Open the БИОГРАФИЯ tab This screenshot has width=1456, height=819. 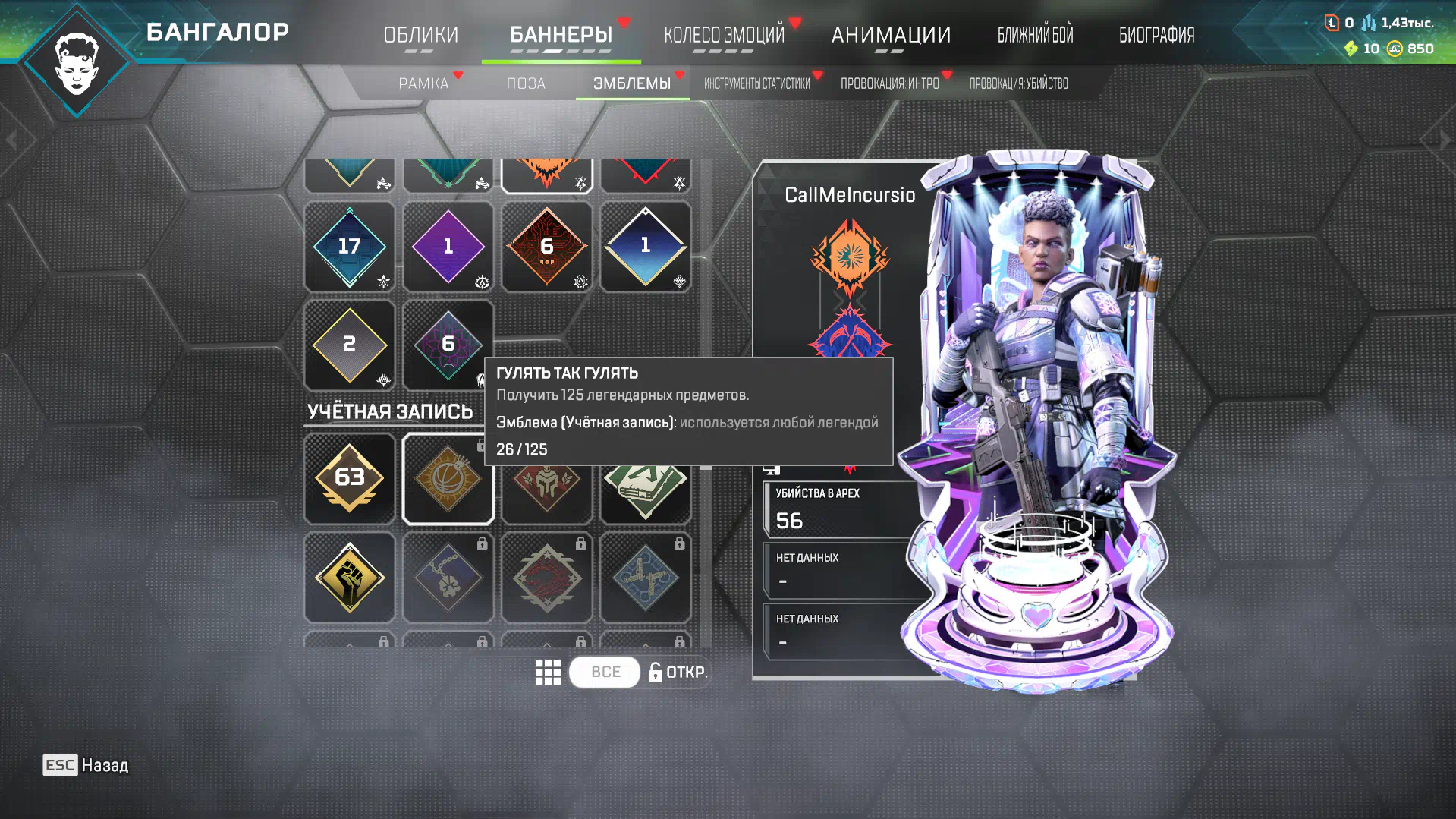tap(1156, 35)
